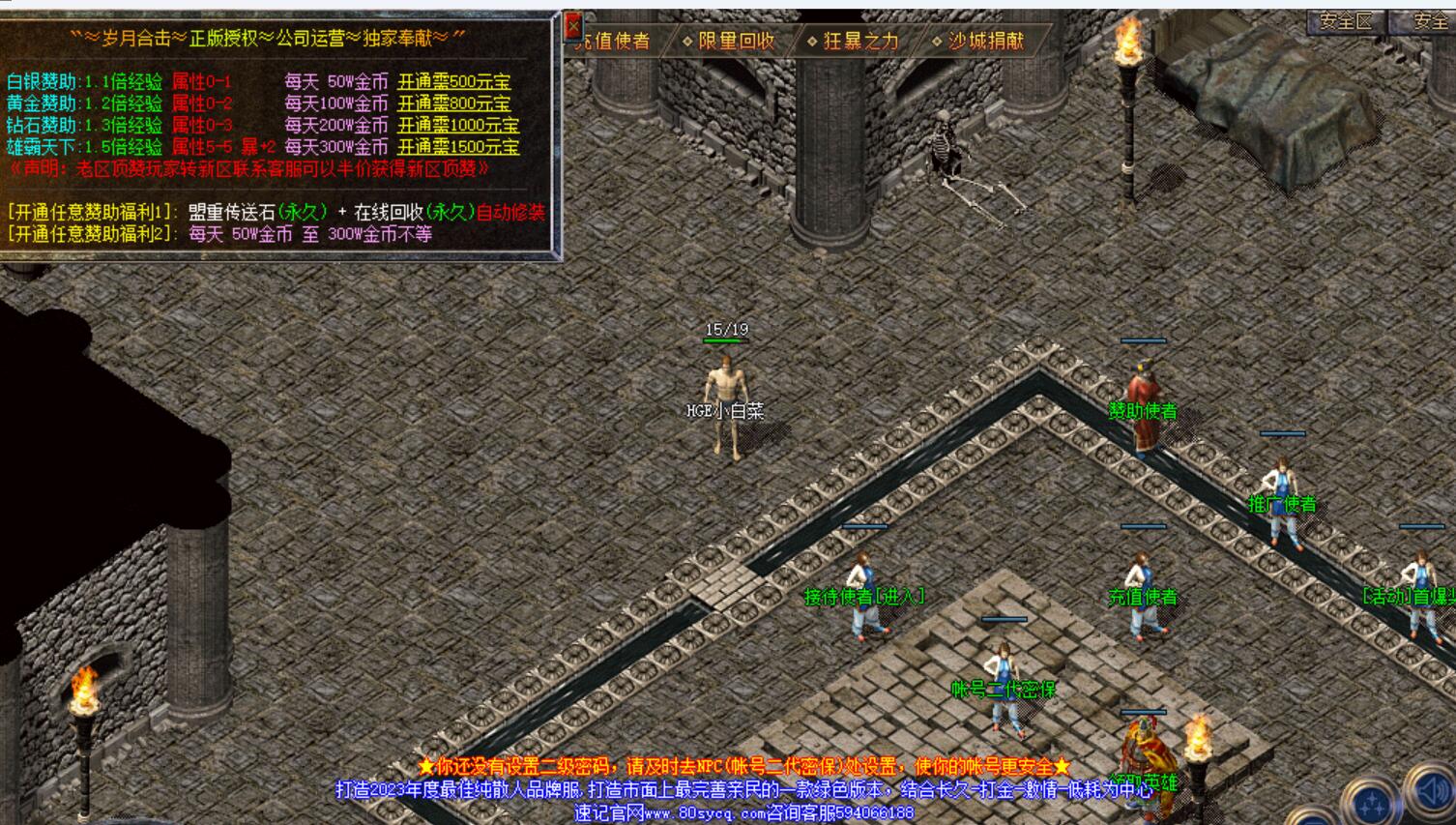
Task: Click the round sparkle stars button
Action: tap(1372, 803)
